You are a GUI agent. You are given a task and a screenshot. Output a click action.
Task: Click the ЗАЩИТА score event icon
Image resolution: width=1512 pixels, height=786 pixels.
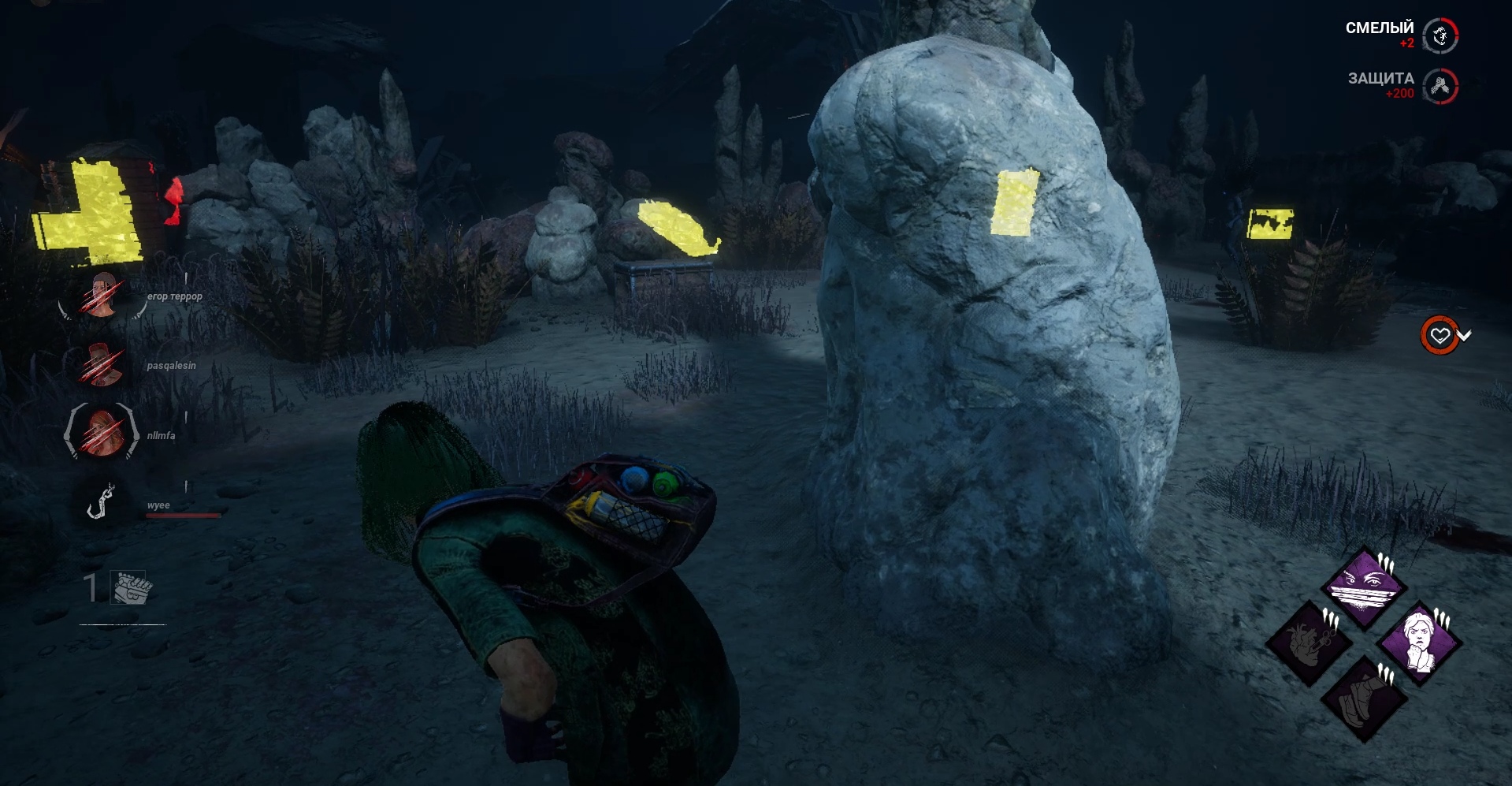pyautogui.click(x=1441, y=86)
